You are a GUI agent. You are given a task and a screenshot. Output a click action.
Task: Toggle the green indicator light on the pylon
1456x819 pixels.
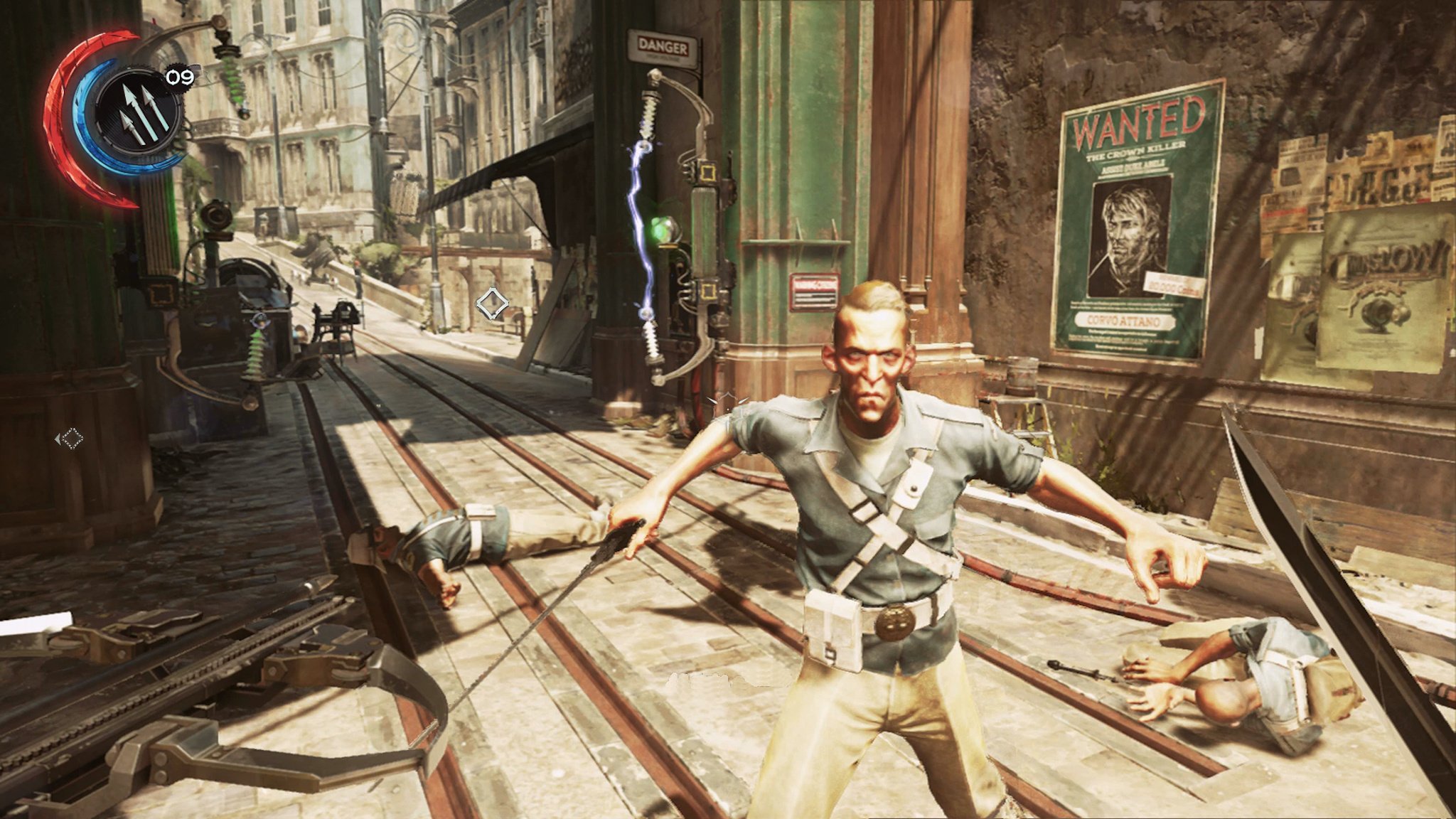[661, 227]
